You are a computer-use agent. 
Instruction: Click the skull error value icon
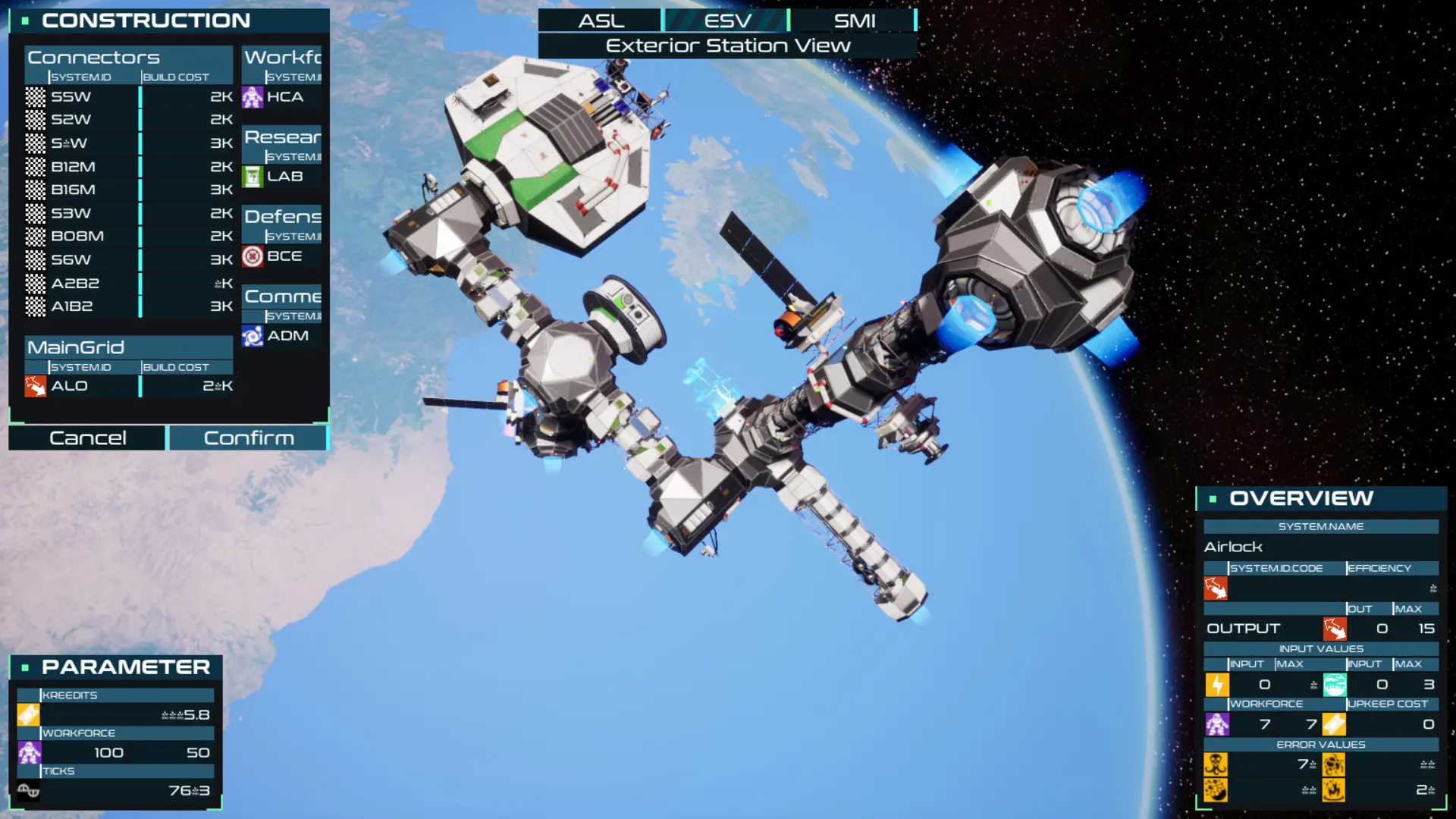click(1218, 766)
